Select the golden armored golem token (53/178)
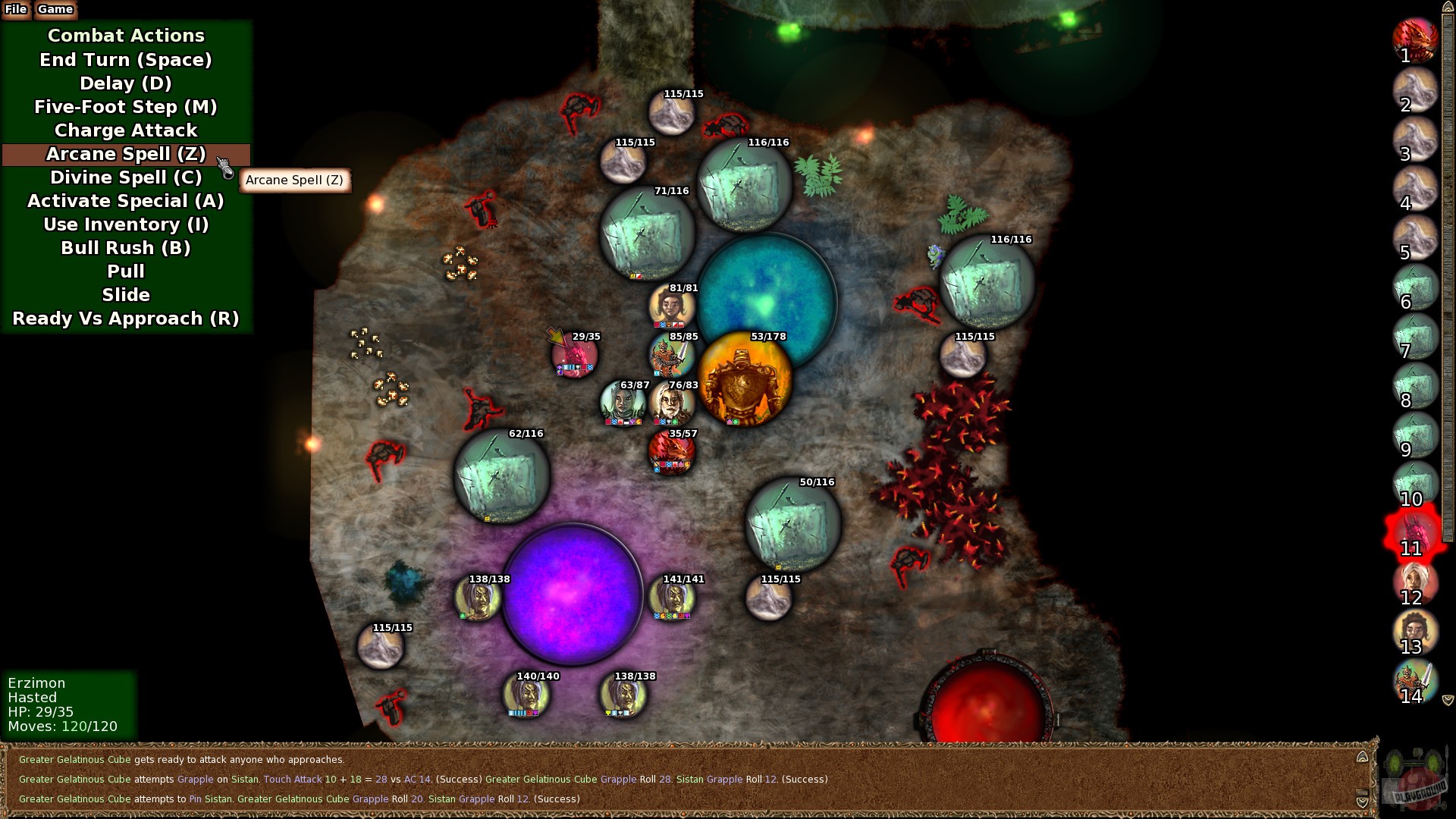 click(x=744, y=379)
